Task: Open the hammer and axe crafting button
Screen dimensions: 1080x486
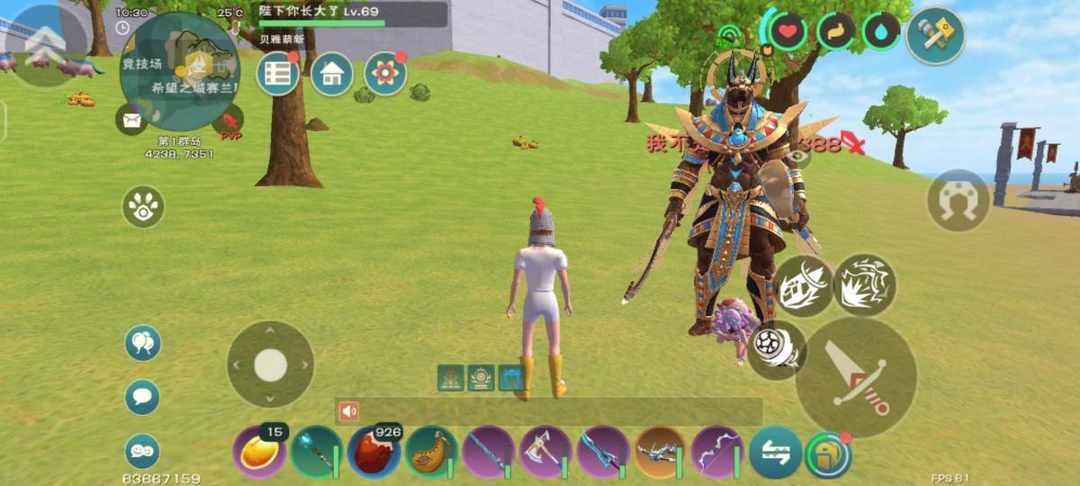Action: (935, 36)
